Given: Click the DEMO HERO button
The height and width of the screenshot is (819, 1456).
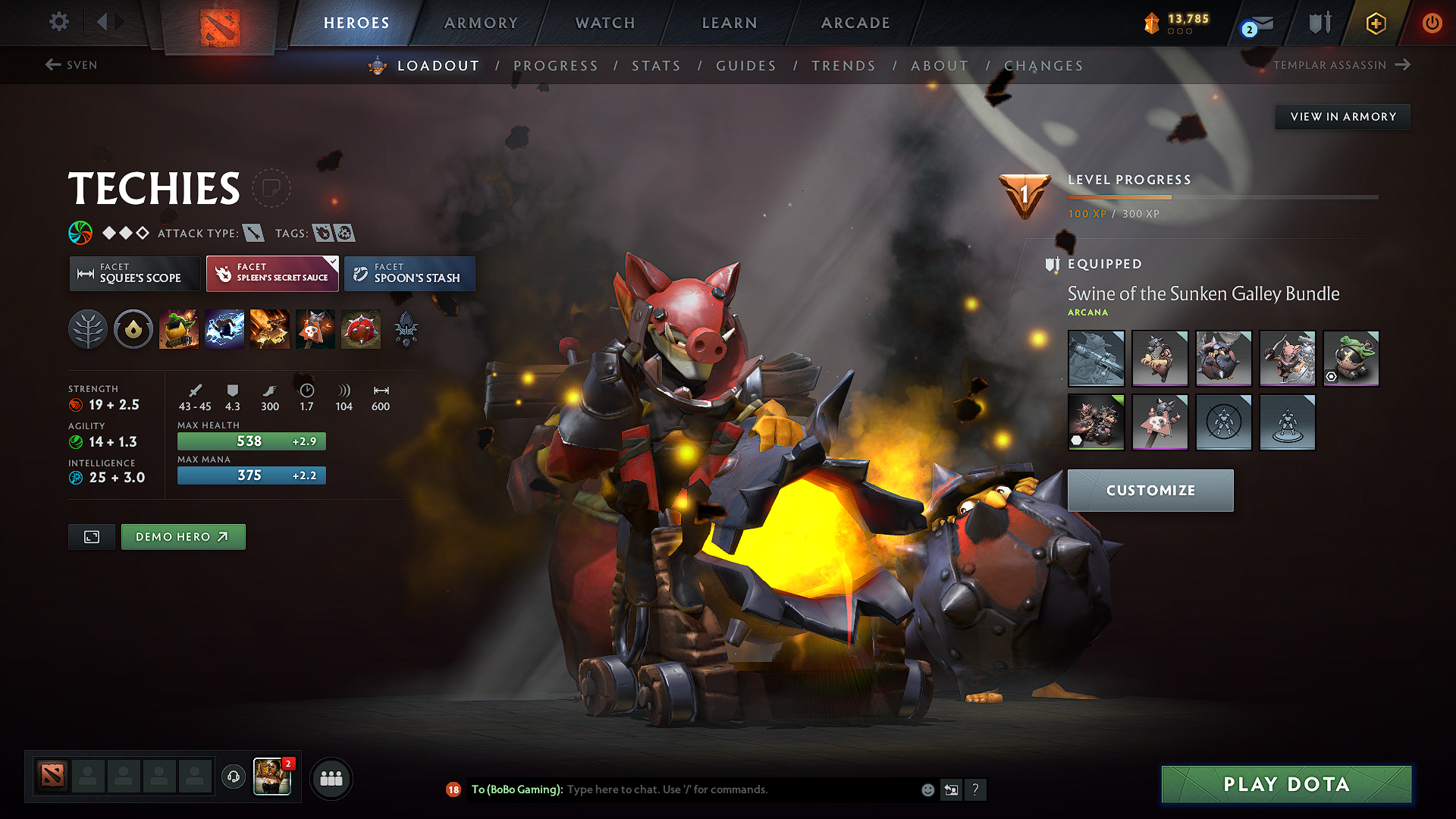Looking at the screenshot, I should point(183,536).
